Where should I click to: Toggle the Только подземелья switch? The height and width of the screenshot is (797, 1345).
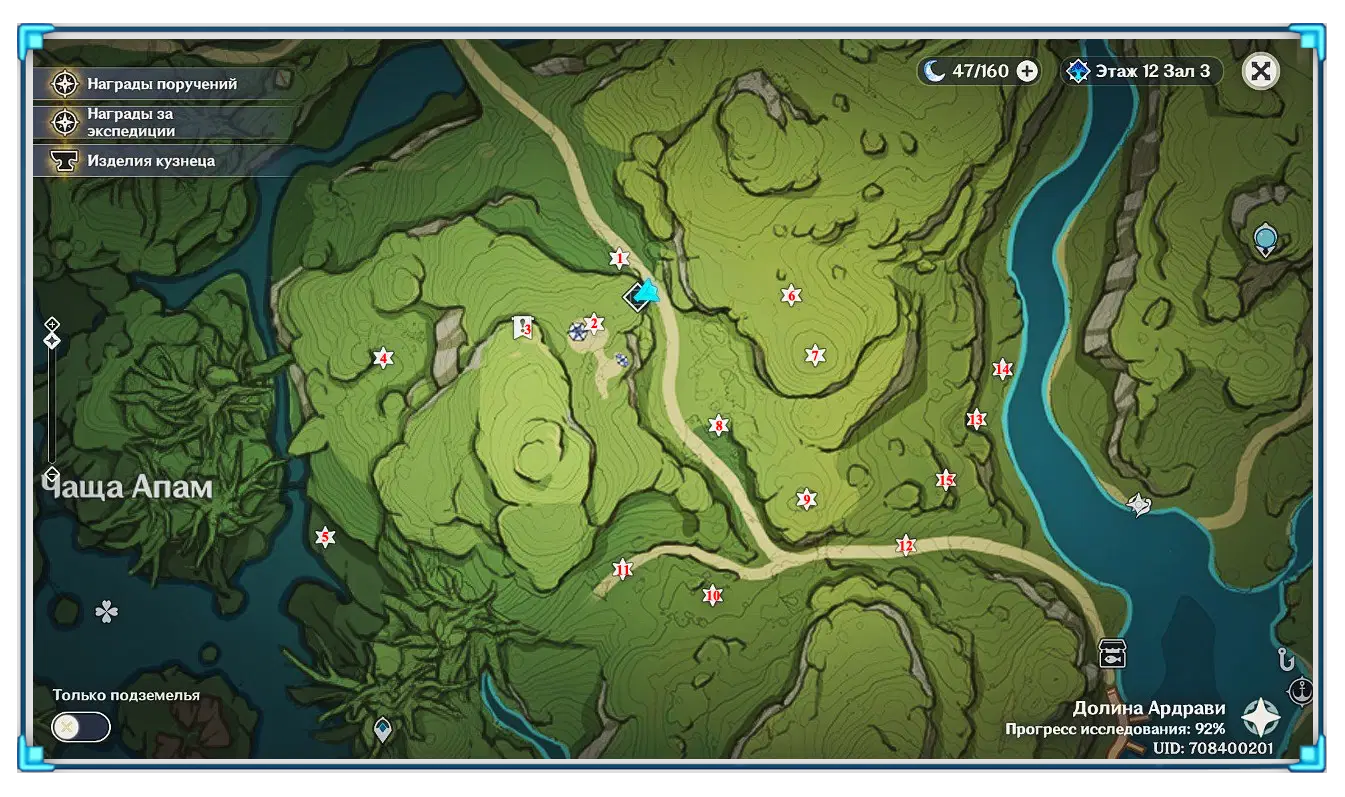coord(80,727)
